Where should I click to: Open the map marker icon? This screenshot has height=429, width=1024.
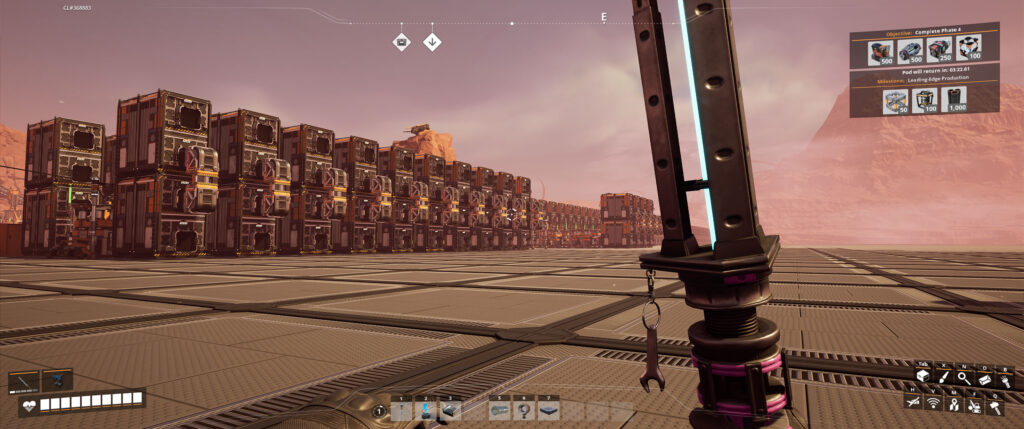pyautogui.click(x=954, y=402)
